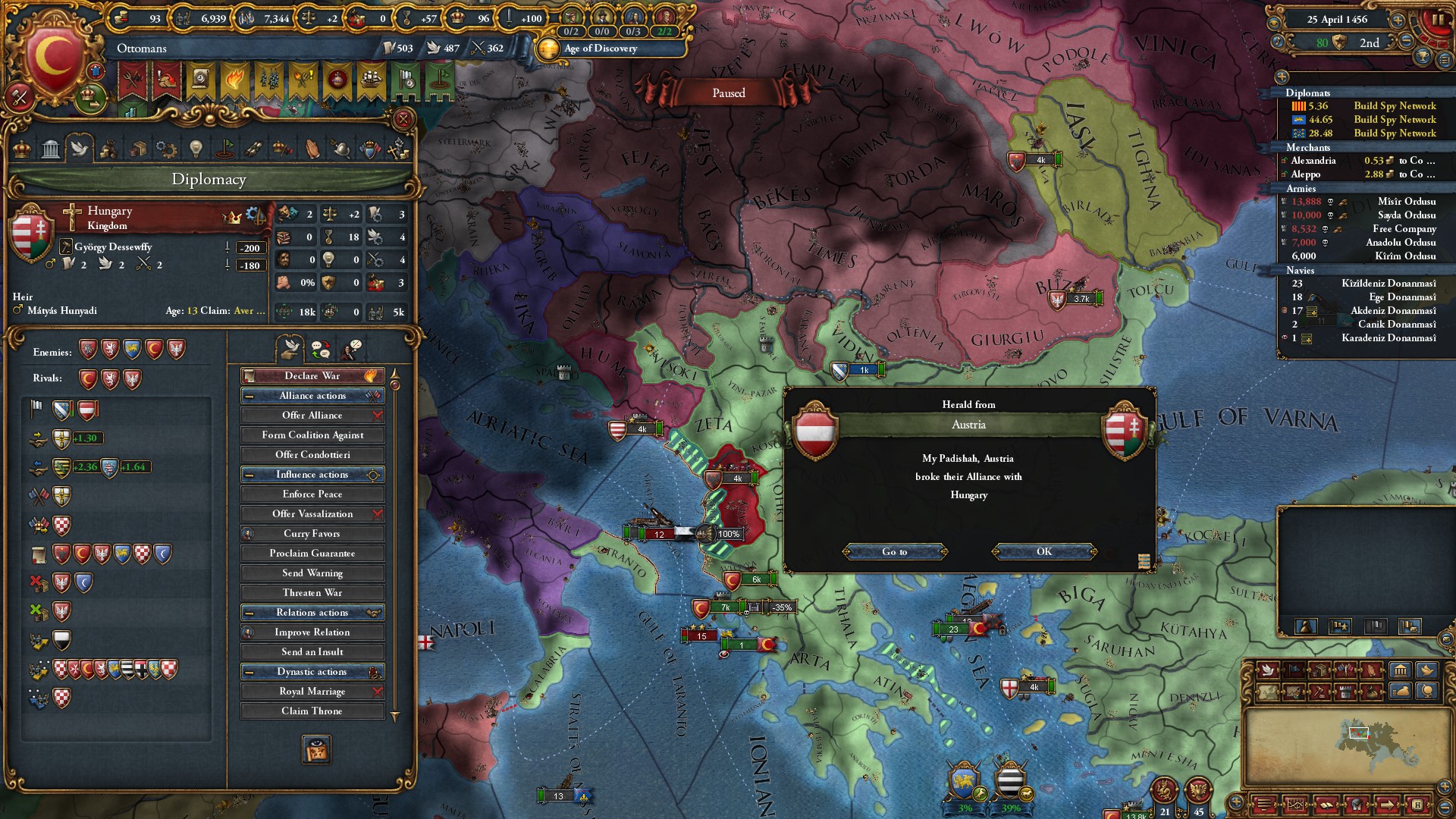1456x819 pixels.
Task: Collapse the Alliance actions section
Action: pyautogui.click(x=249, y=396)
